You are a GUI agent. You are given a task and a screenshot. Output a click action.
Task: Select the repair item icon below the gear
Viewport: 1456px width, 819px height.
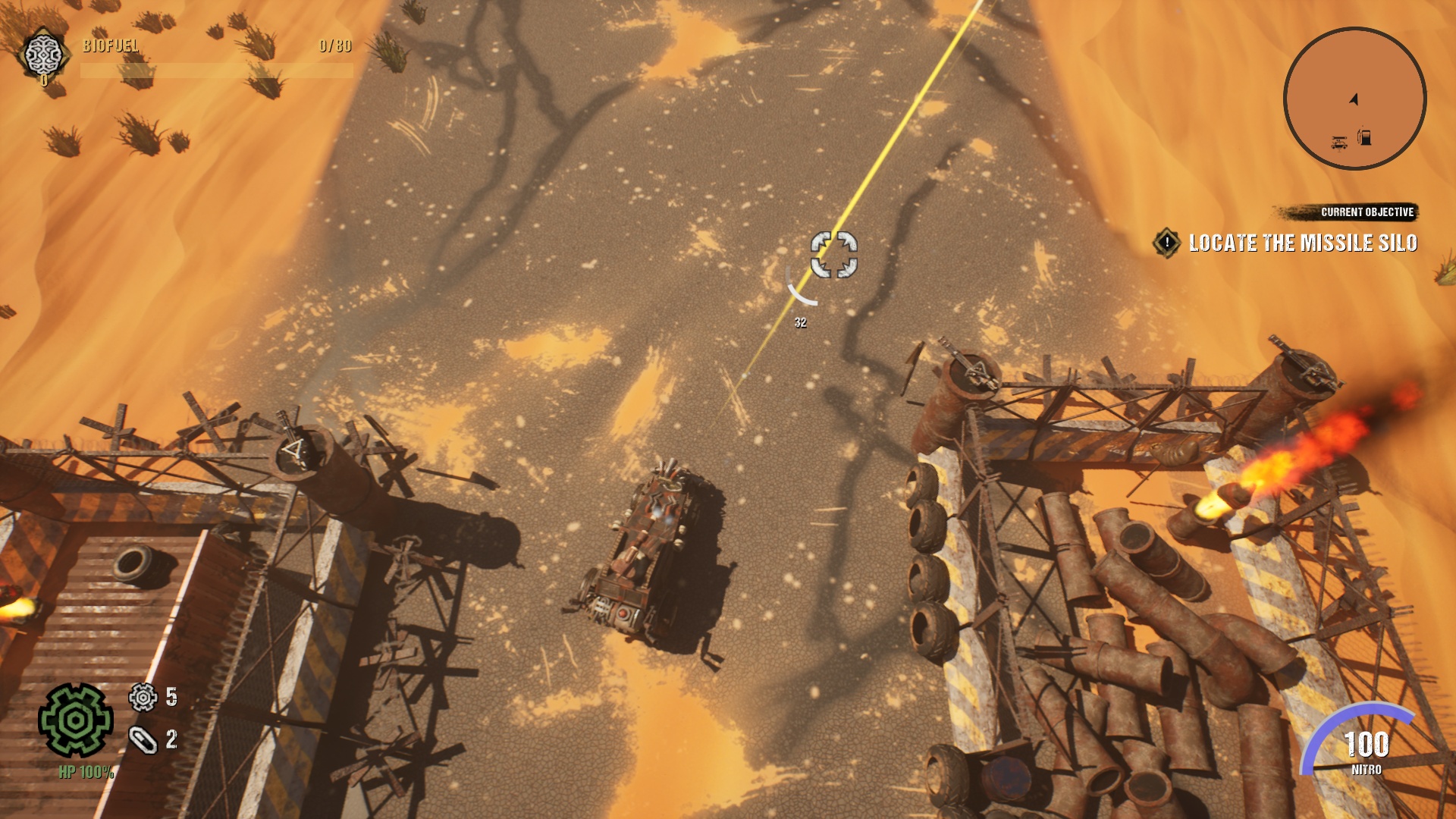(143, 739)
